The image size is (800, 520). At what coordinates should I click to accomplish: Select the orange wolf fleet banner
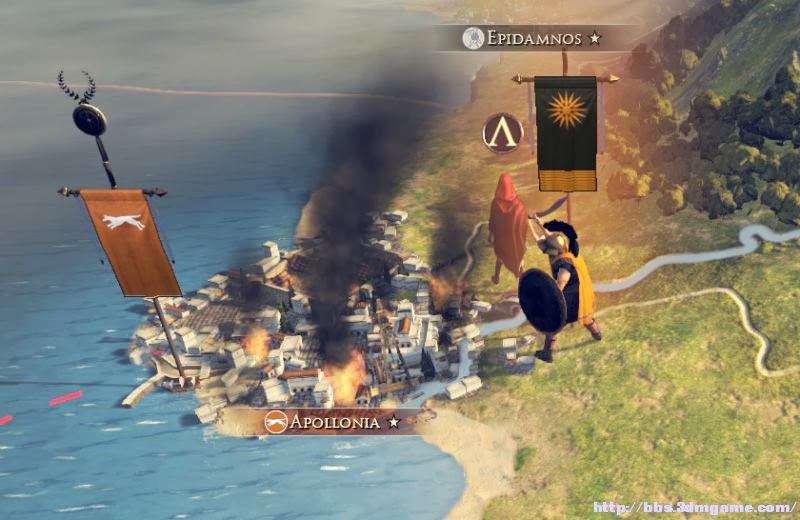click(130, 240)
